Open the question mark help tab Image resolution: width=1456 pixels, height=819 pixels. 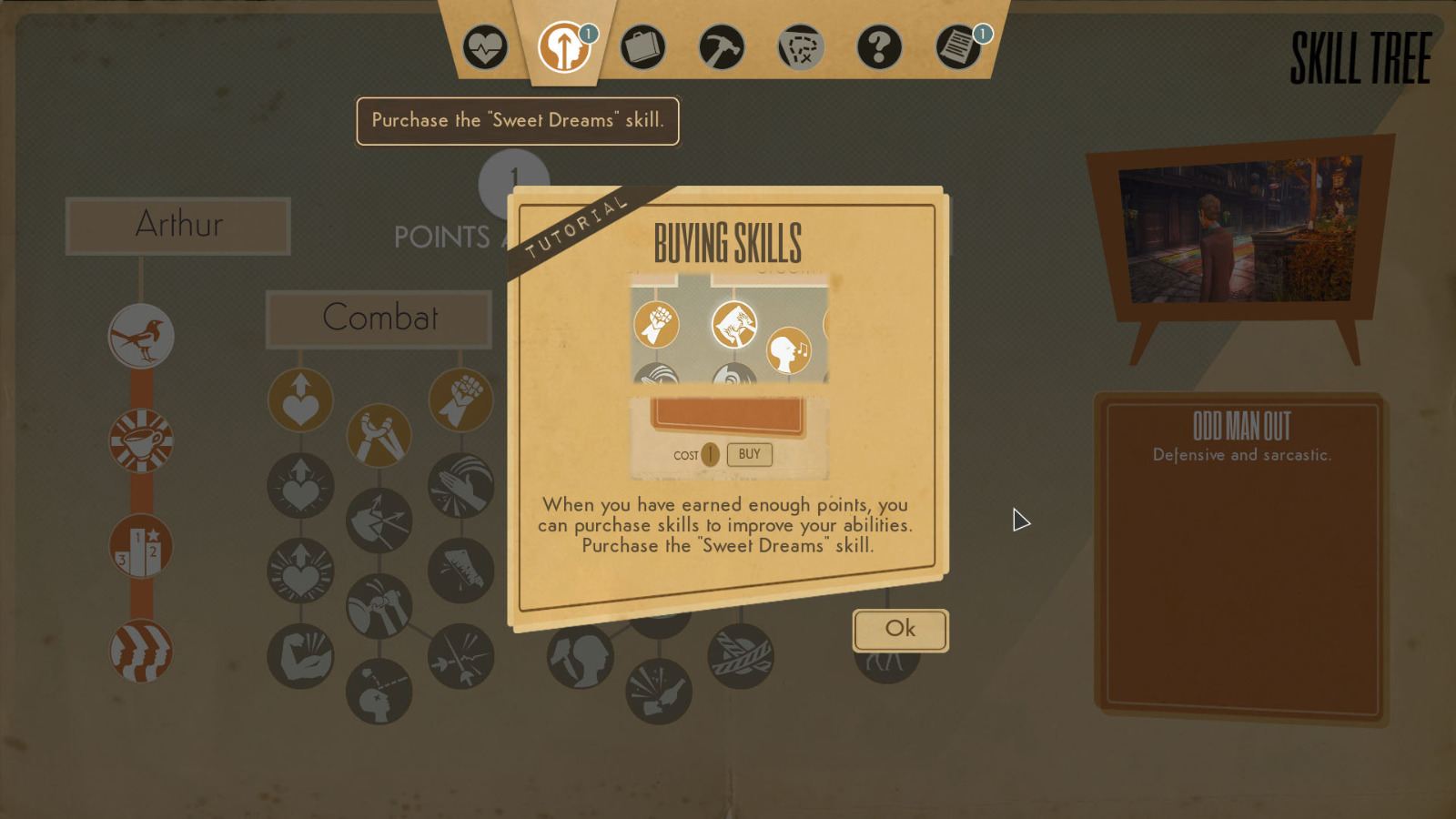pos(879,46)
